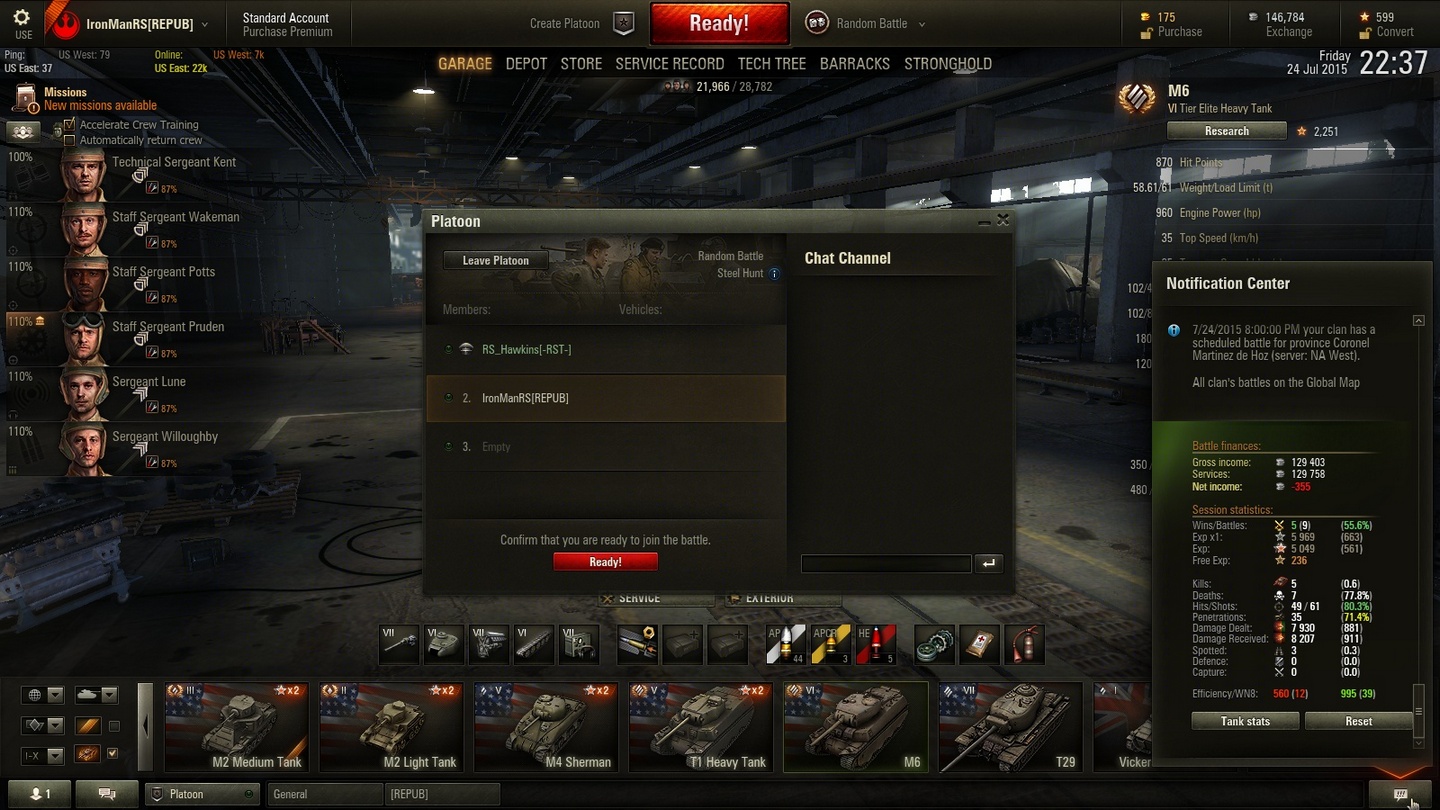Open the Random Battle mode dropdown
This screenshot has height=810, width=1440.
[921, 24]
